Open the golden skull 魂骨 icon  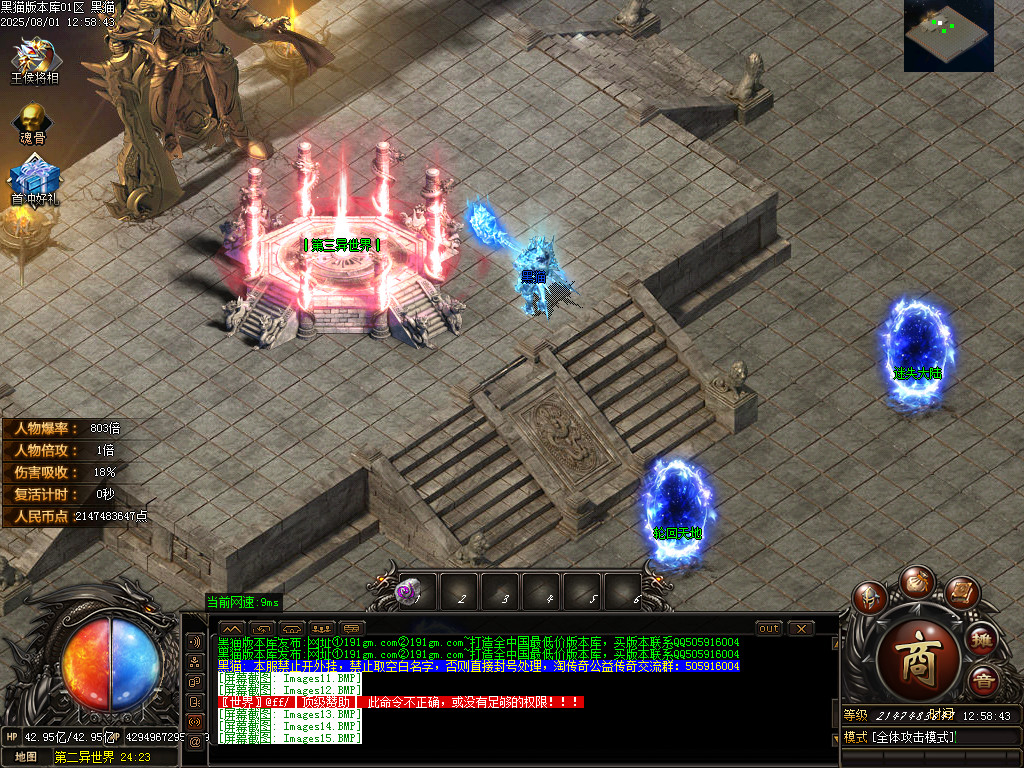33,121
